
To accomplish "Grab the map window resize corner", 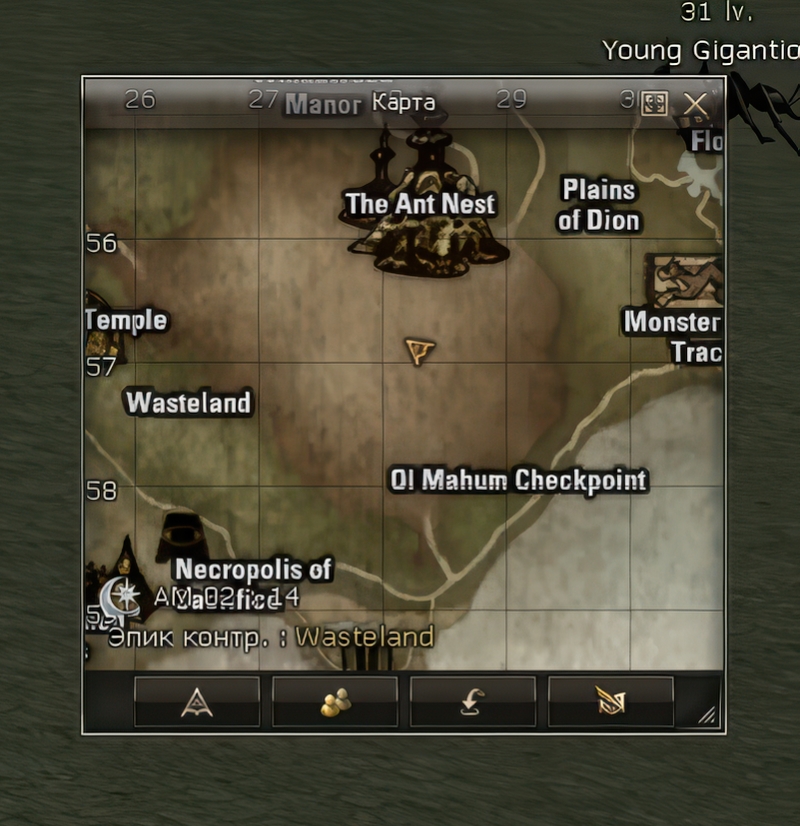I will click(707, 714).
